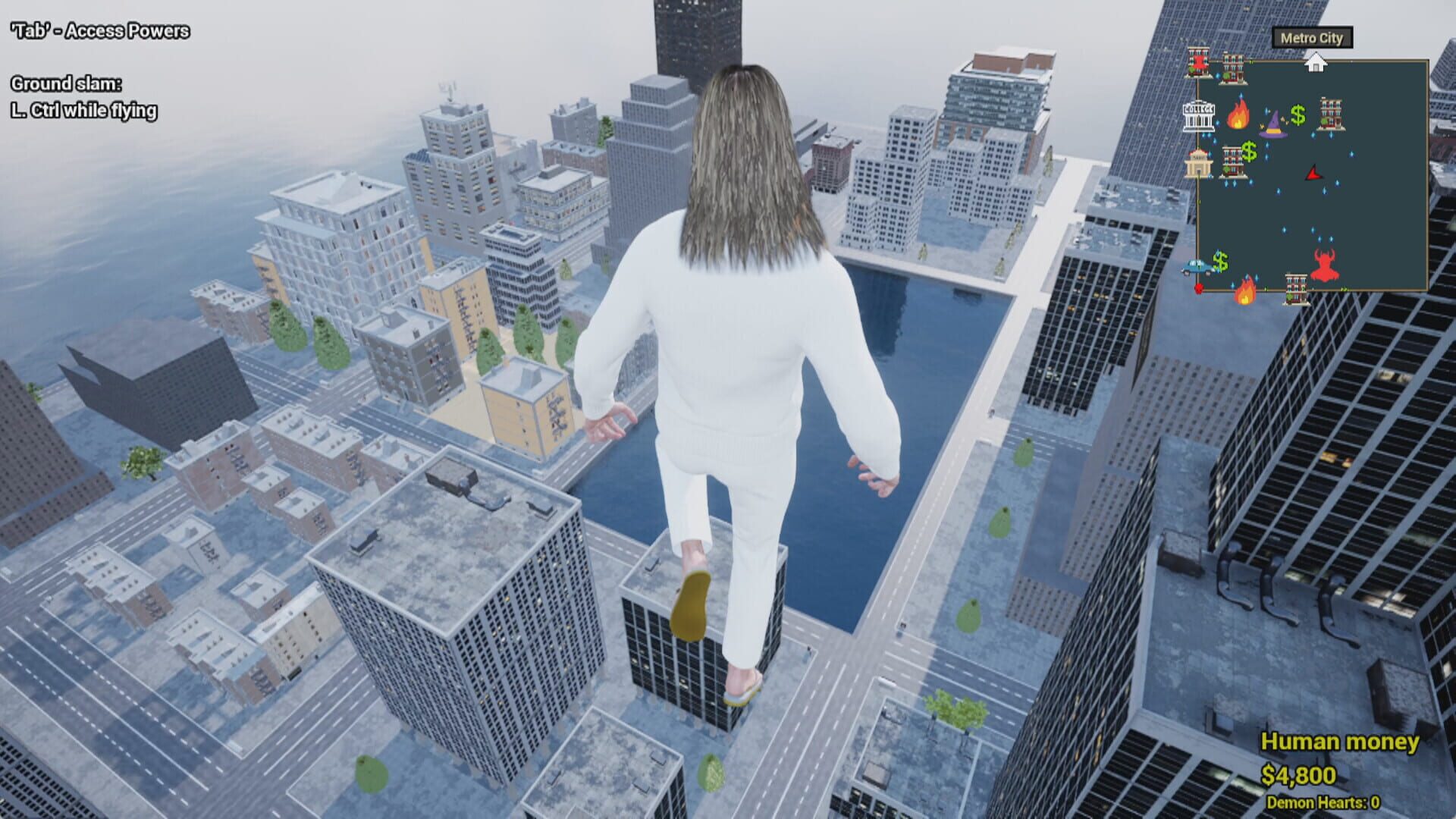Click the blue car icon on the minimap

[1196, 268]
